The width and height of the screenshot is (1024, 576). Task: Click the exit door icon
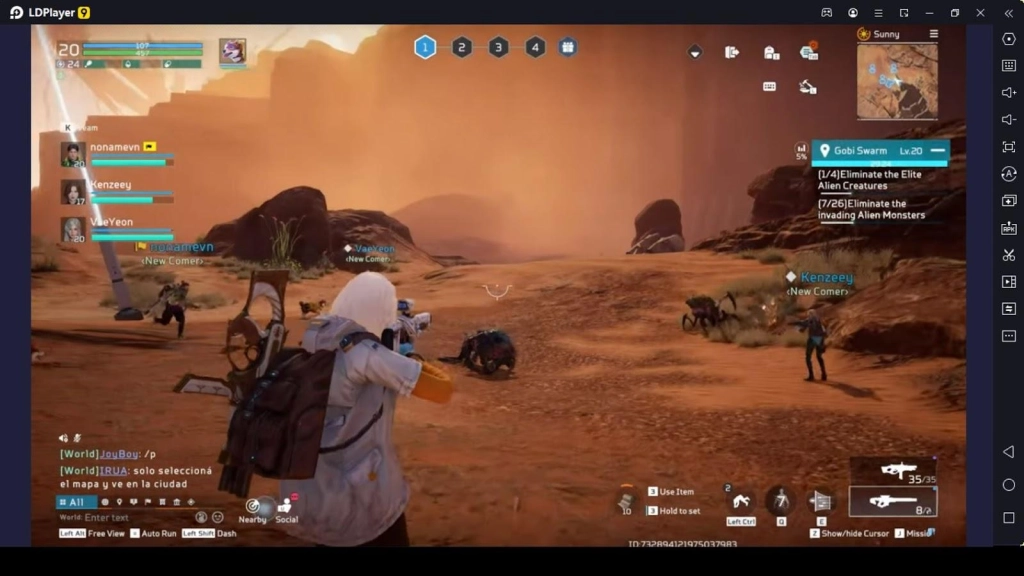[x=732, y=52]
